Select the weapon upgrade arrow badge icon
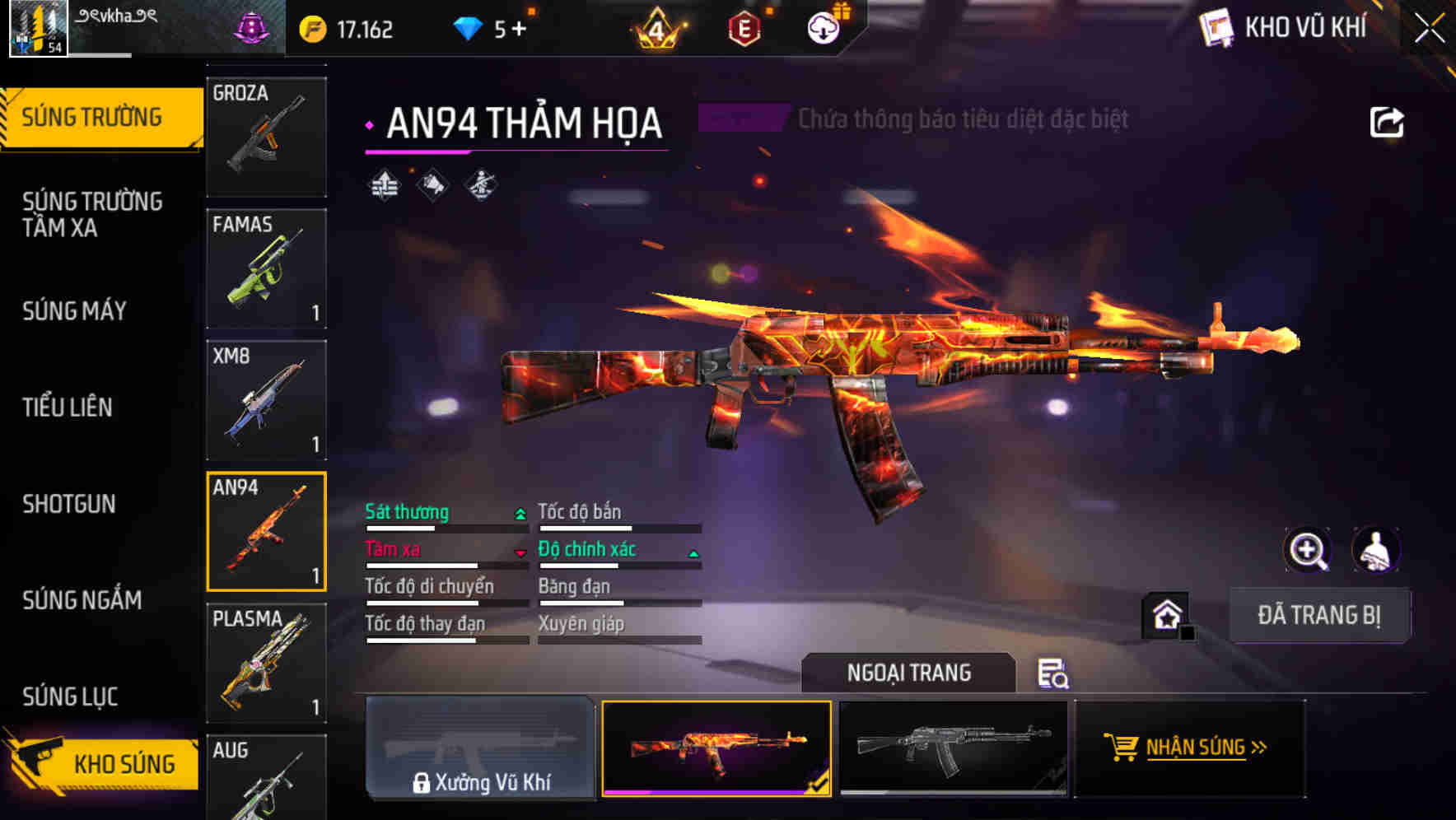The image size is (1456, 820). [x=385, y=185]
